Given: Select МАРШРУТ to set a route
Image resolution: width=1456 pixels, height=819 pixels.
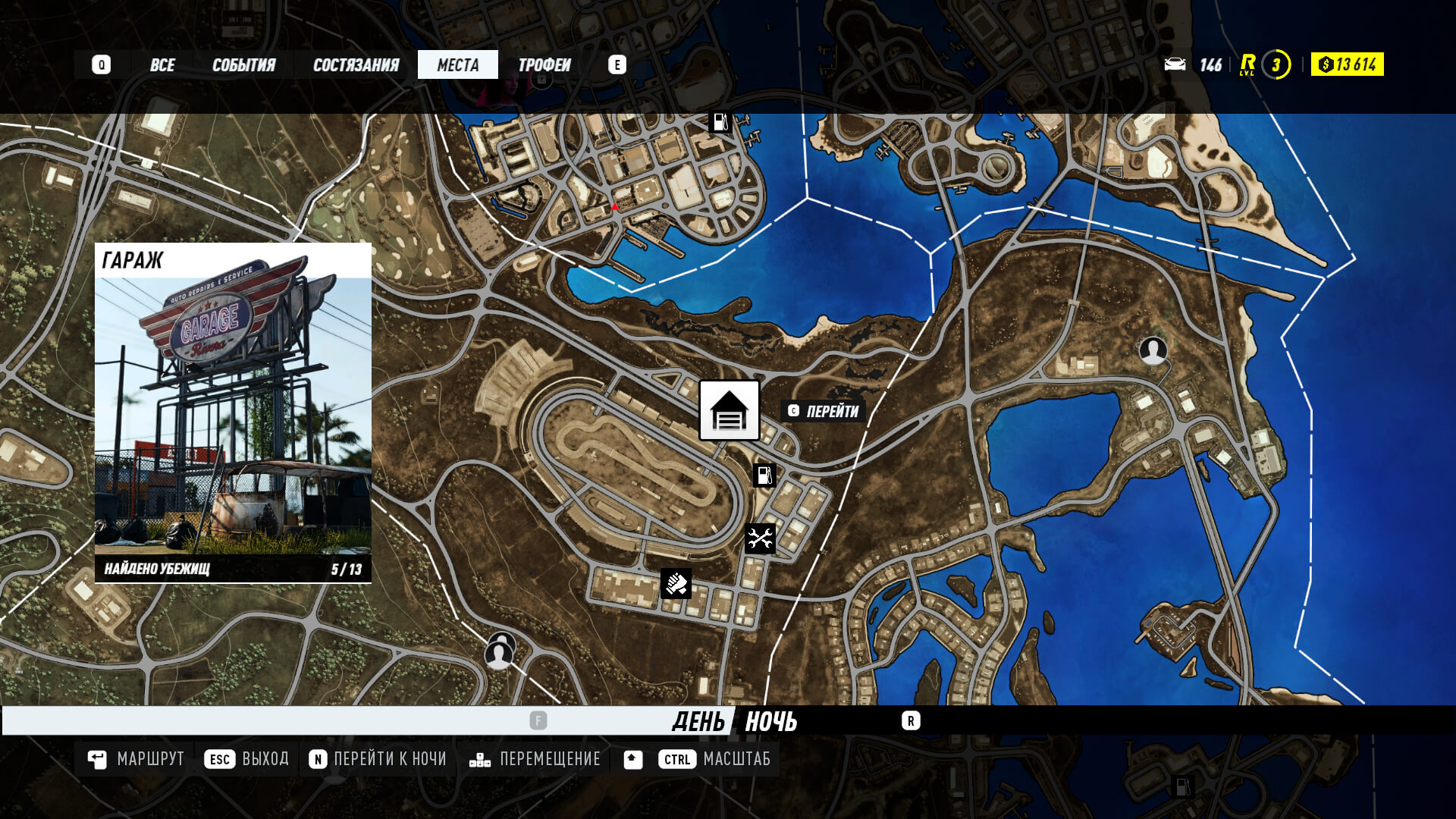Looking at the screenshot, I should (149, 758).
